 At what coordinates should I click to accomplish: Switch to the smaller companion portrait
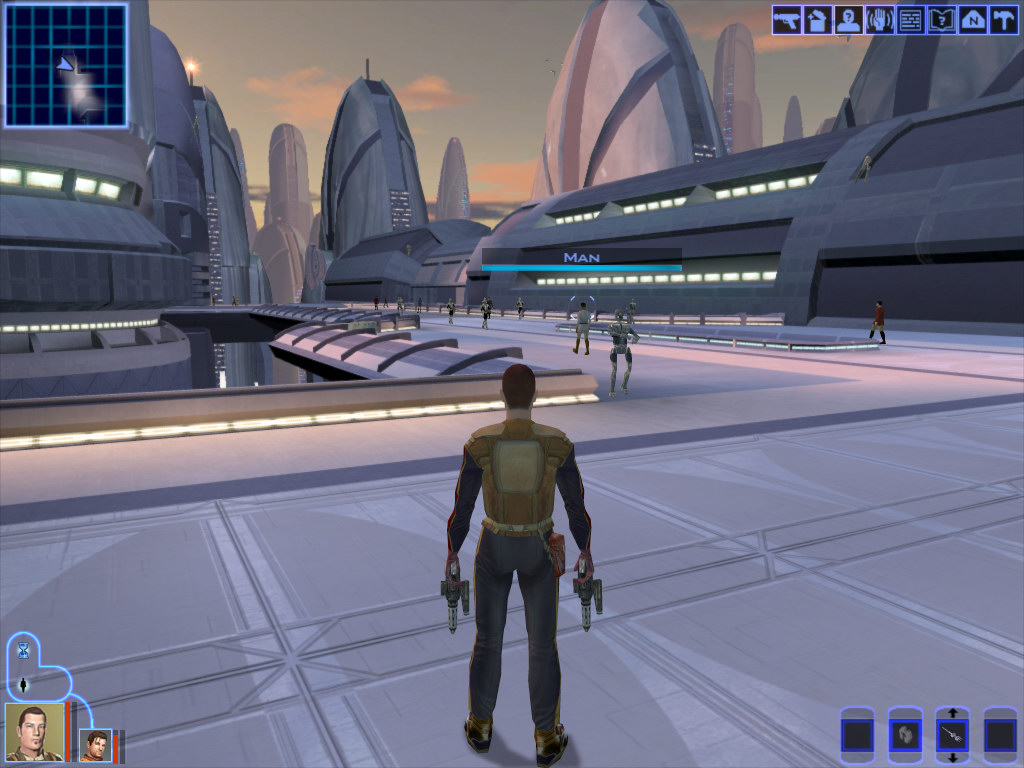[96, 745]
